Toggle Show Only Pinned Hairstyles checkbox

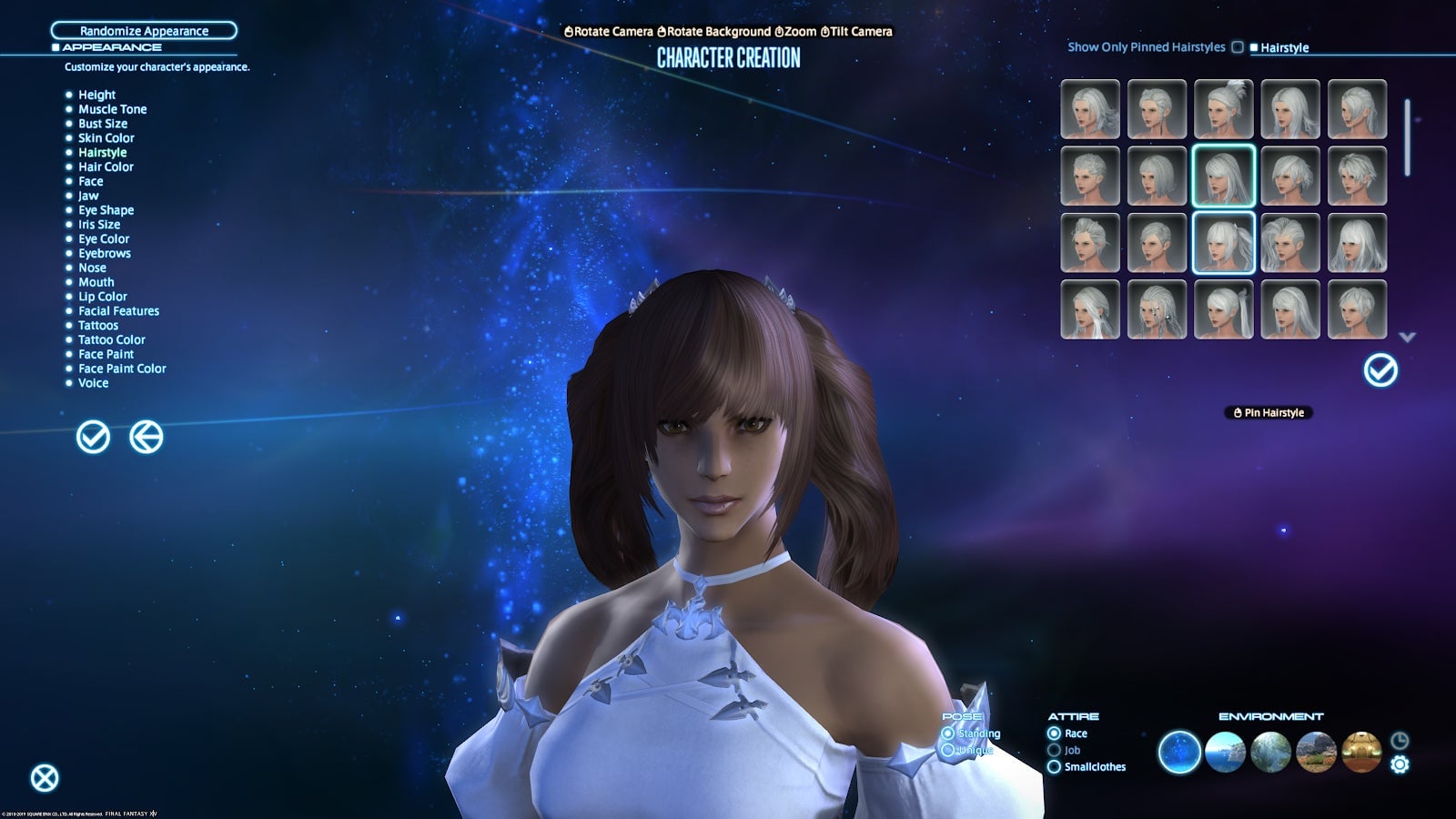point(1238,47)
